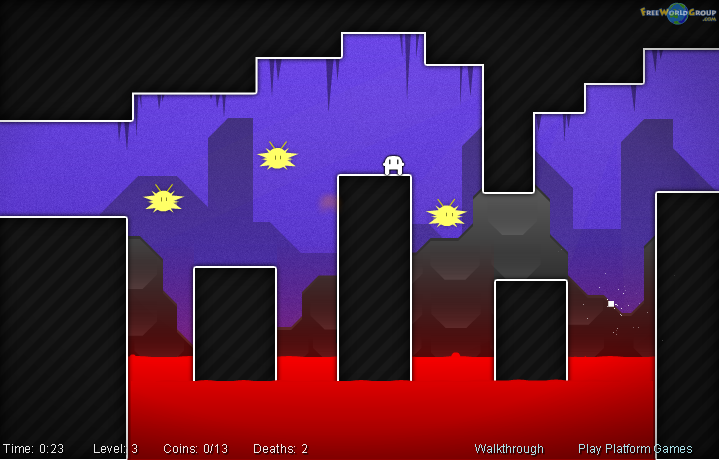The image size is (719, 460).
Task: Visit the FreeWorldGroup logo link
Action: pyautogui.click(x=678, y=13)
